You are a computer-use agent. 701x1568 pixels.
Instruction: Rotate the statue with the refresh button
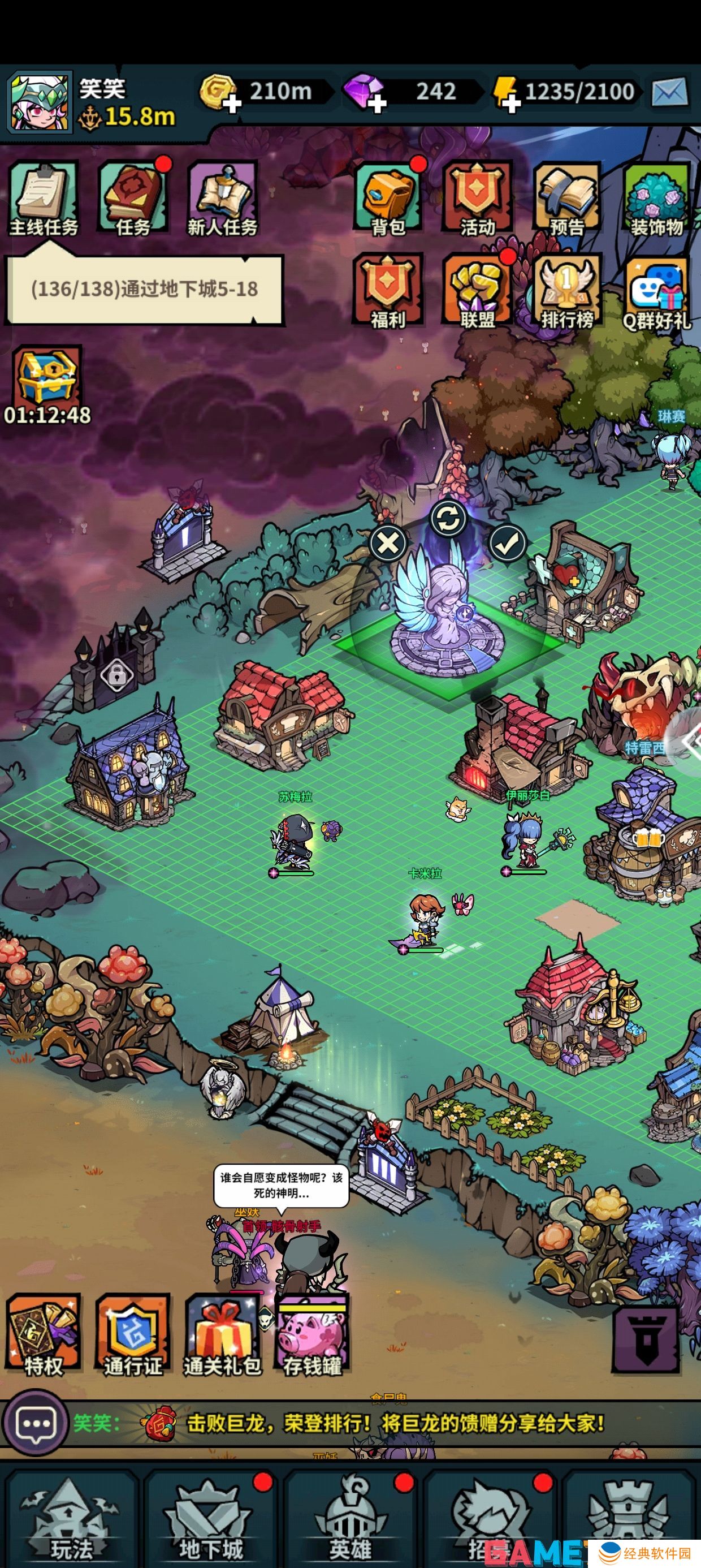coord(448,519)
